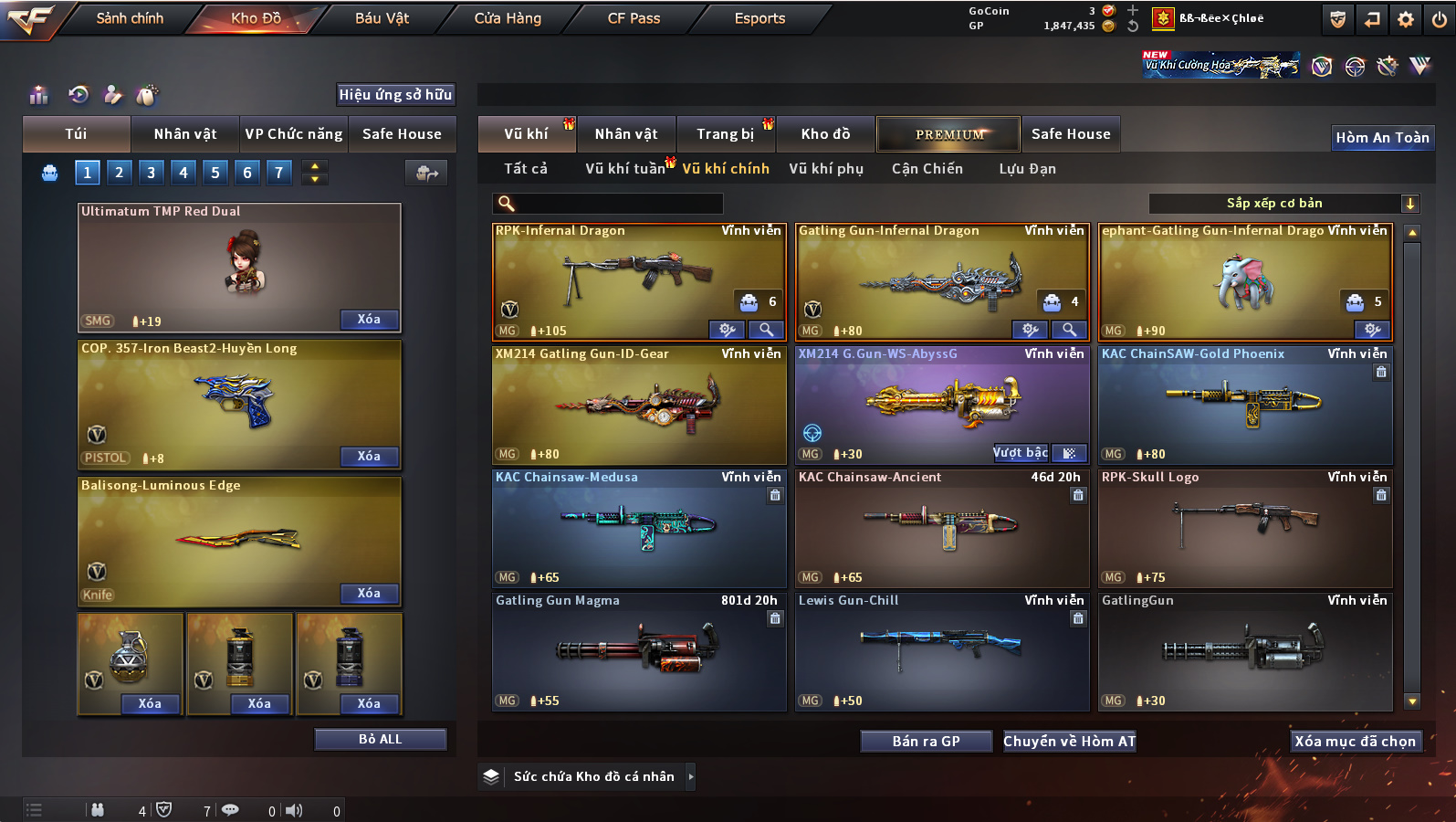Open the settings gear icon
Image resolution: width=1456 pixels, height=822 pixels.
[1406, 19]
